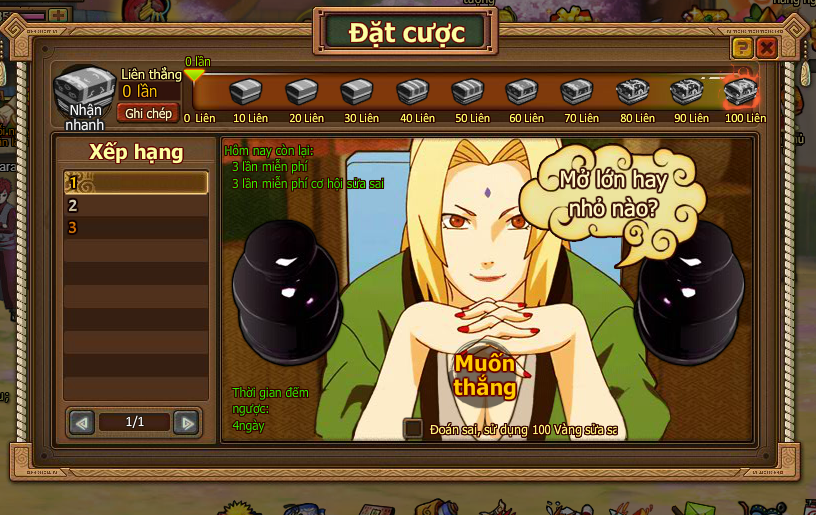Open the help question mark button
This screenshot has width=816, height=515.
pos(742,48)
